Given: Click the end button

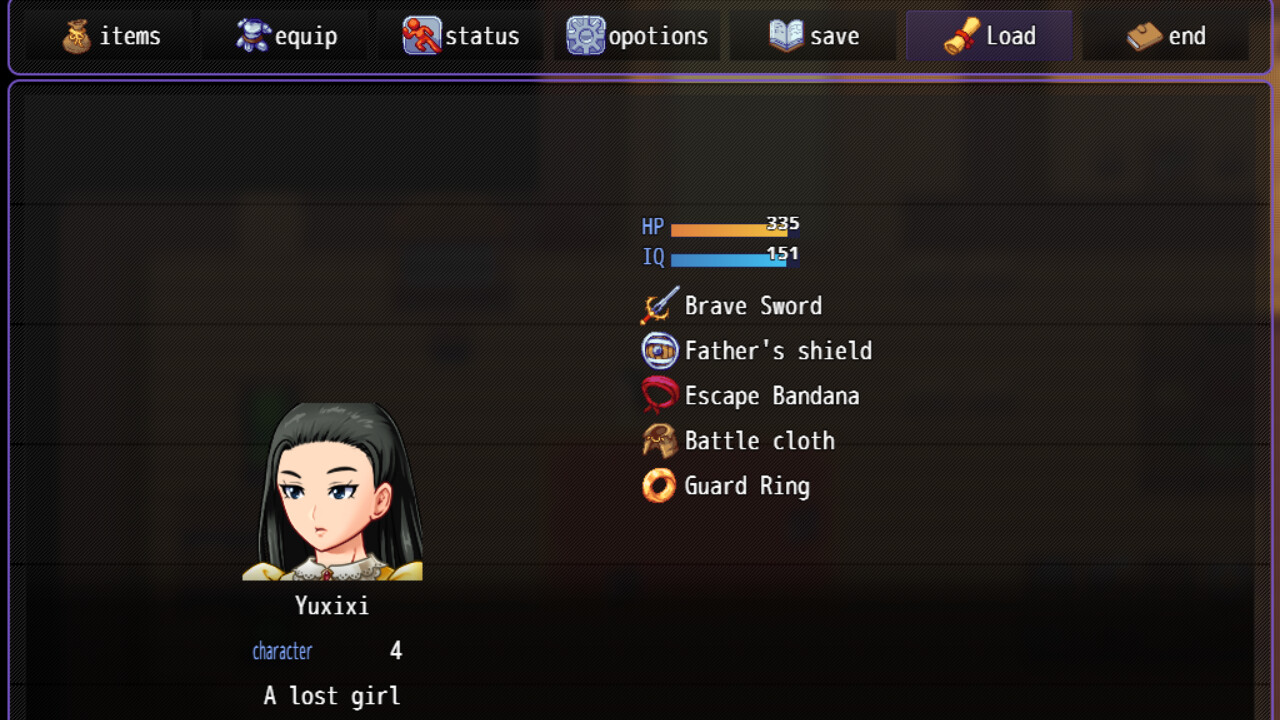Looking at the screenshot, I should (x=1165, y=35).
